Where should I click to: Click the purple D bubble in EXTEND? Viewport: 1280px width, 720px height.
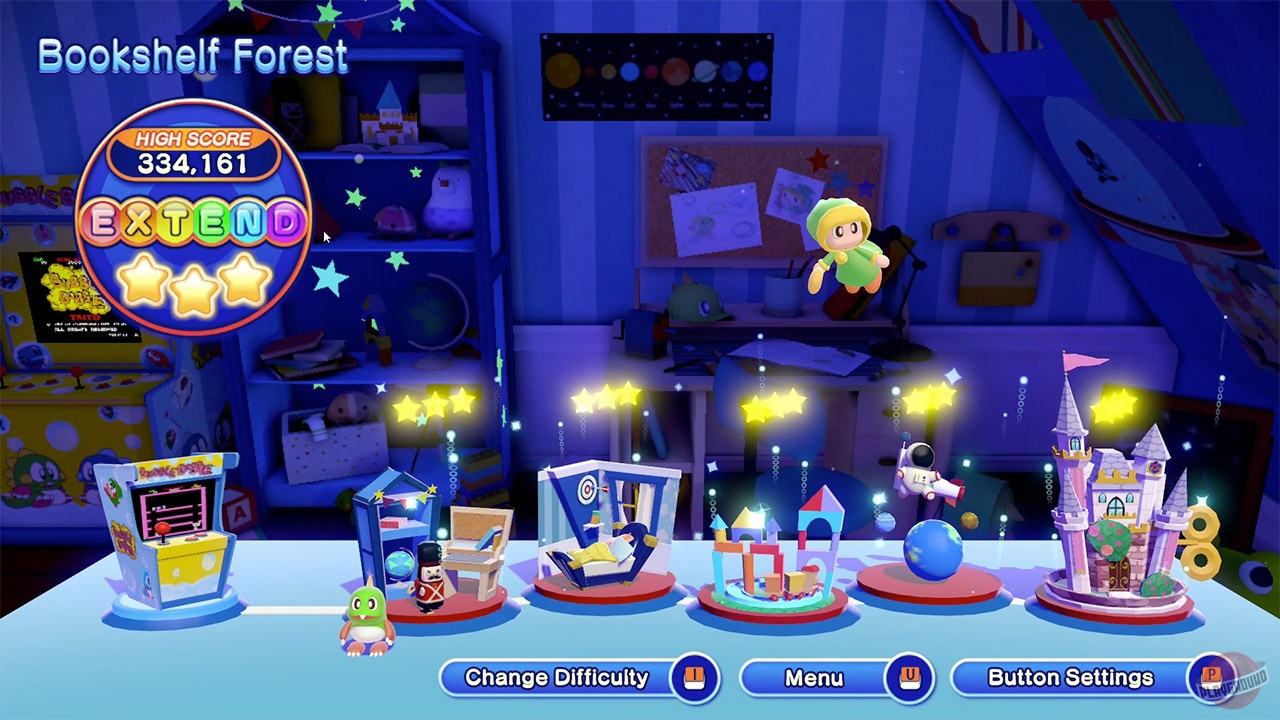[x=286, y=222]
